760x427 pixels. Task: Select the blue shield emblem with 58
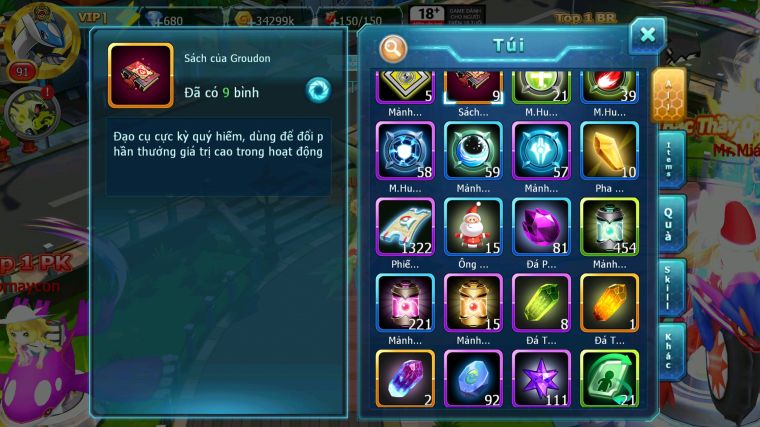pyautogui.click(x=405, y=150)
